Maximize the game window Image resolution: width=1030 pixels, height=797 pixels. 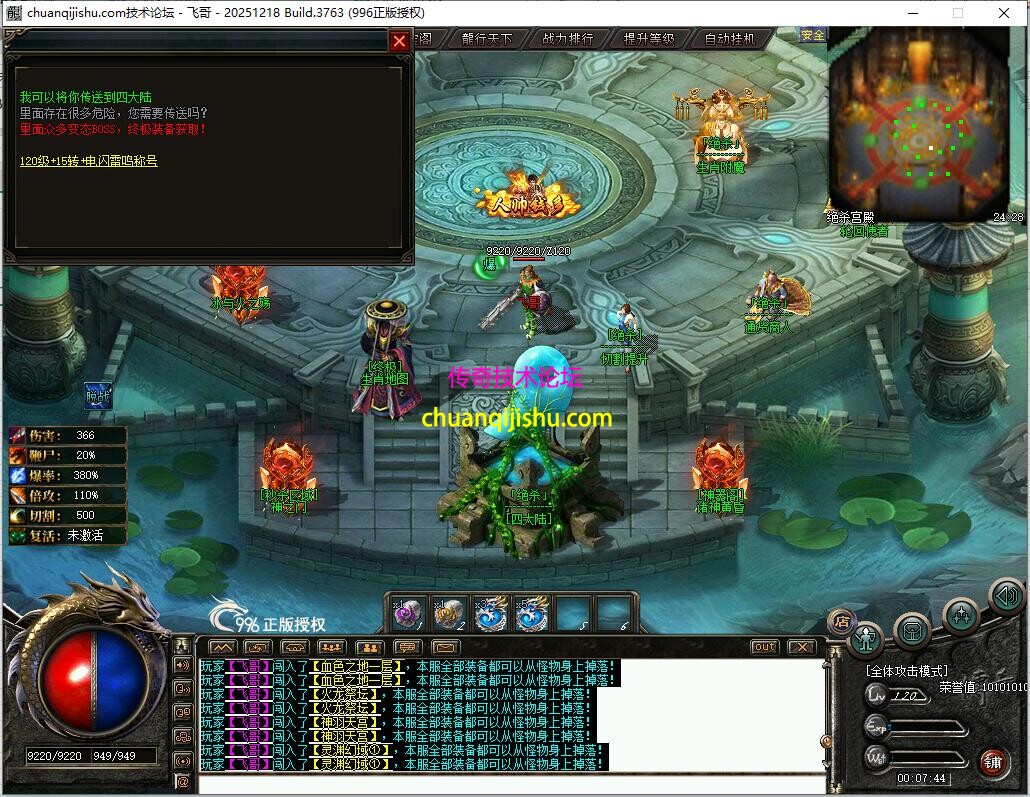click(x=958, y=13)
